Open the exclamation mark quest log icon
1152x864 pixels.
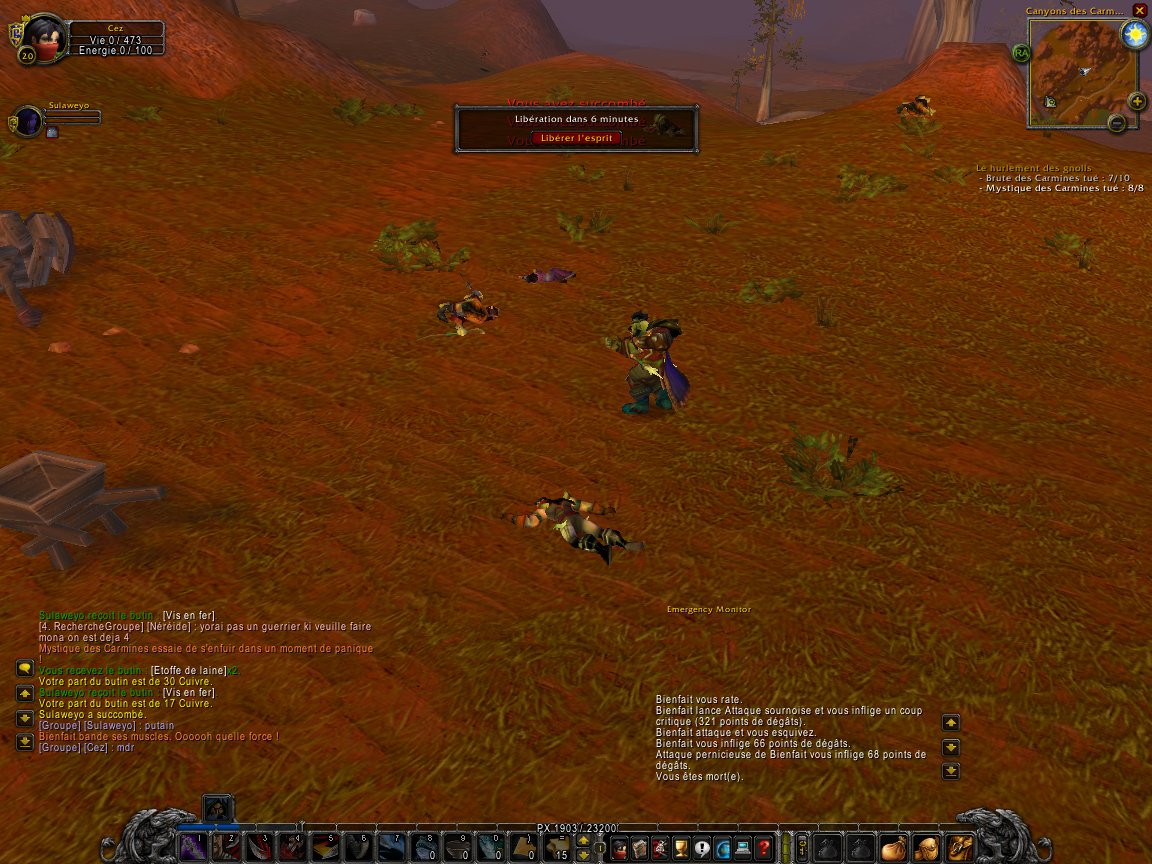702,847
